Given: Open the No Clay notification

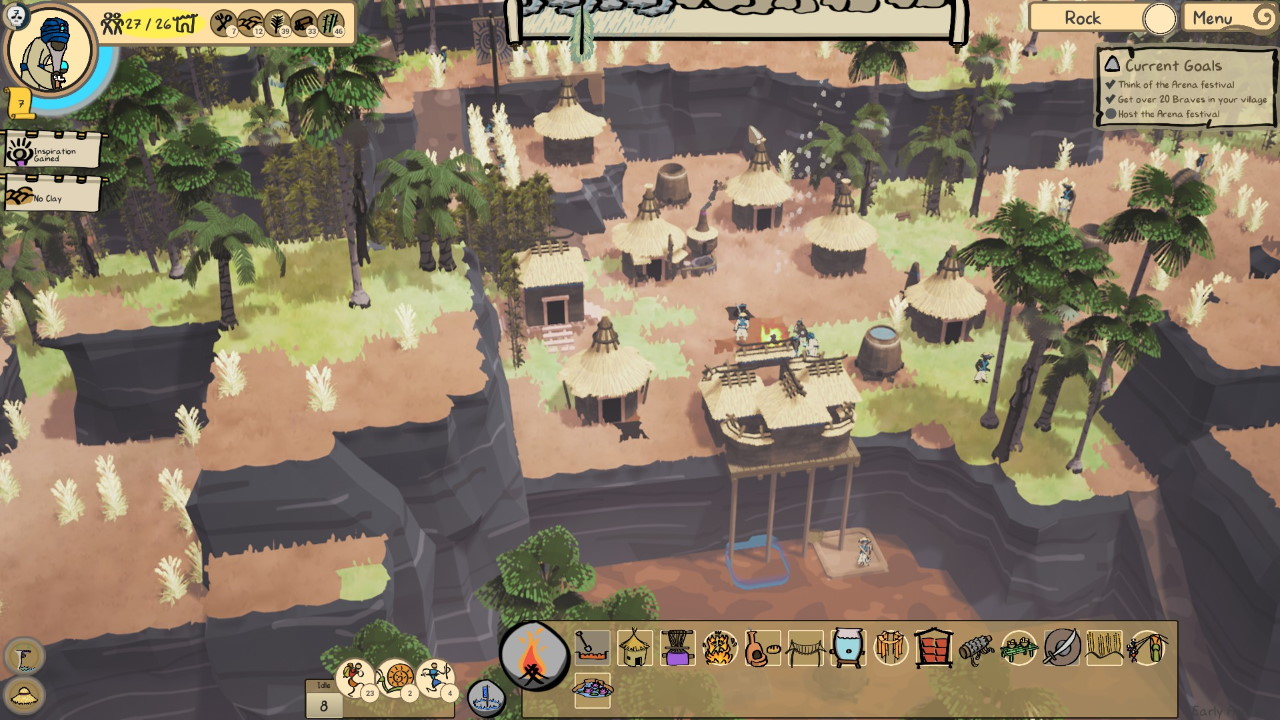Looking at the screenshot, I should point(54,196).
